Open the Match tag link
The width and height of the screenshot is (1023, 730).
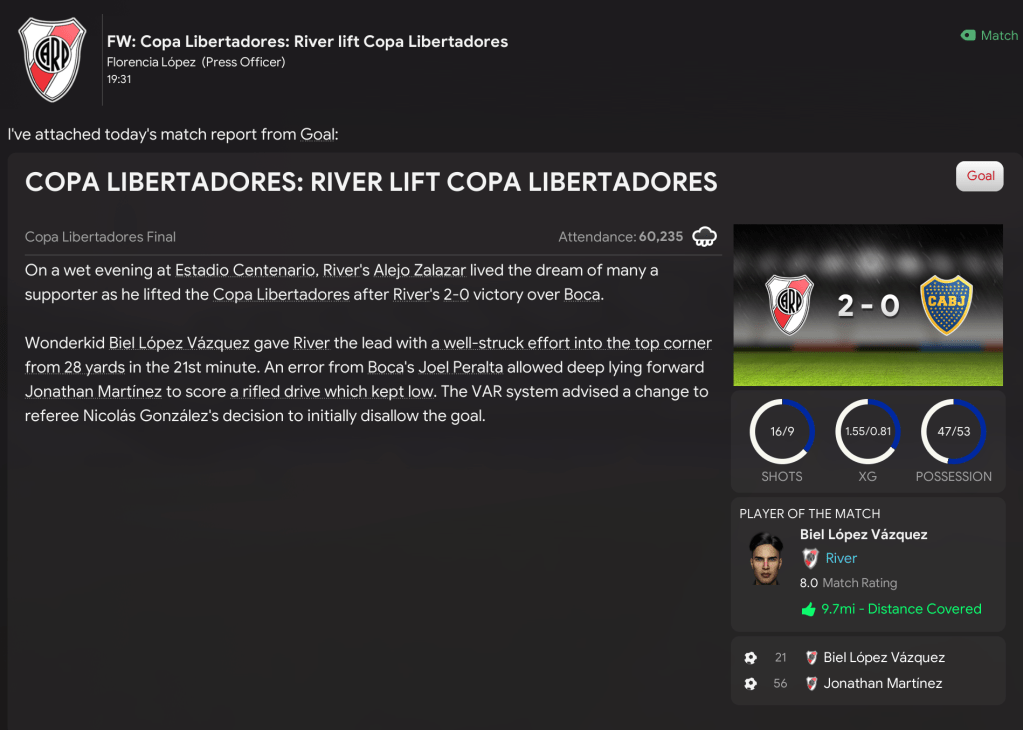pyautogui.click(x=989, y=35)
